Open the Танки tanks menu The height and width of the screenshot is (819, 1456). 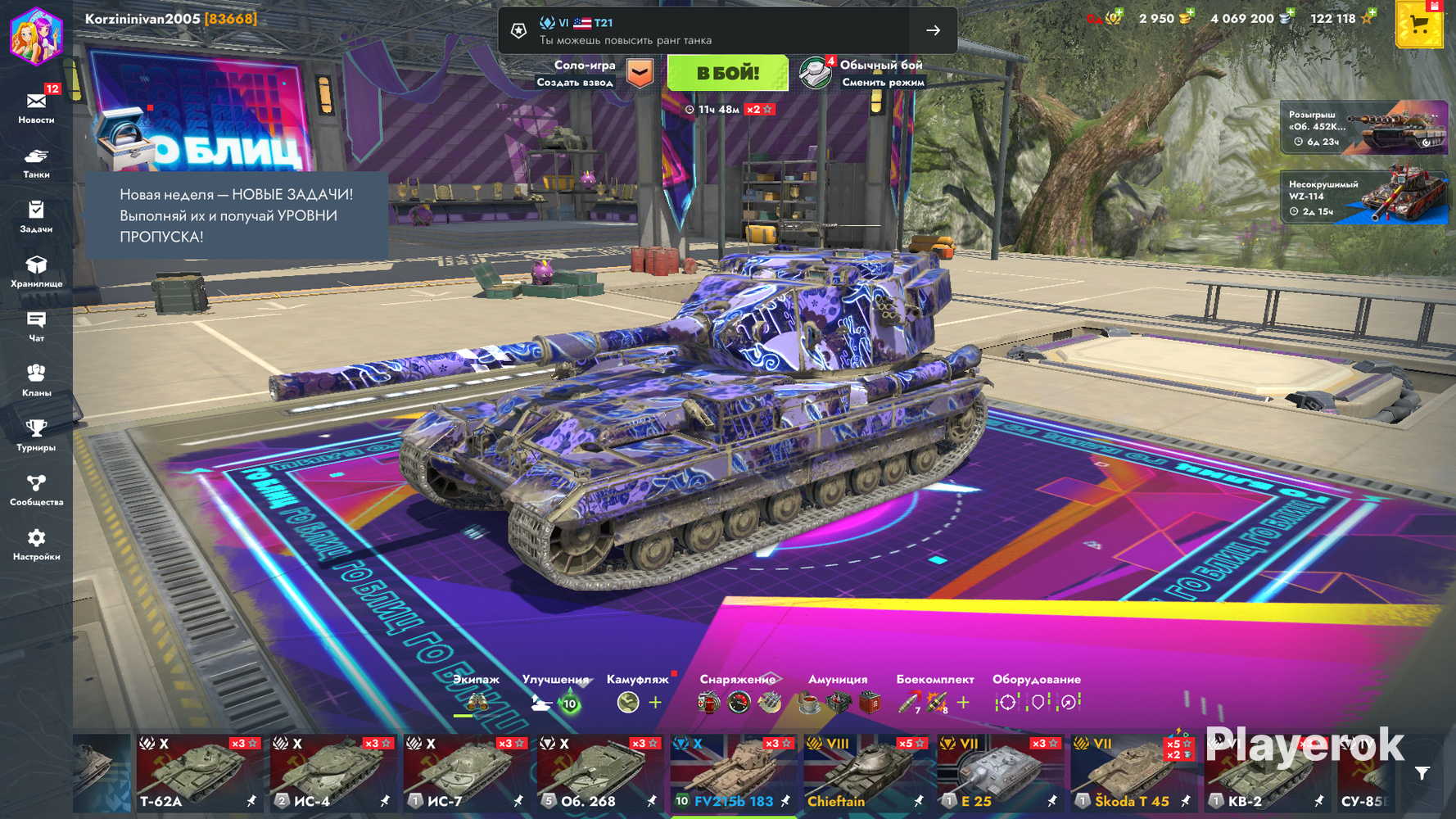coord(36,162)
